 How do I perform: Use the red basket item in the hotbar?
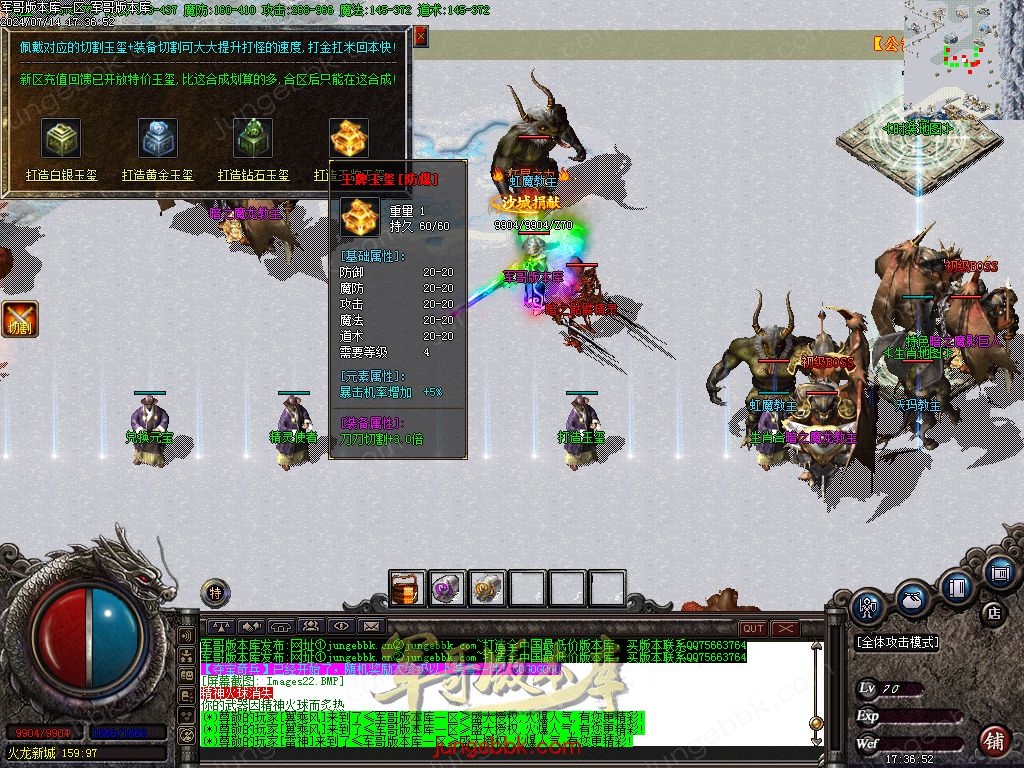pos(407,589)
